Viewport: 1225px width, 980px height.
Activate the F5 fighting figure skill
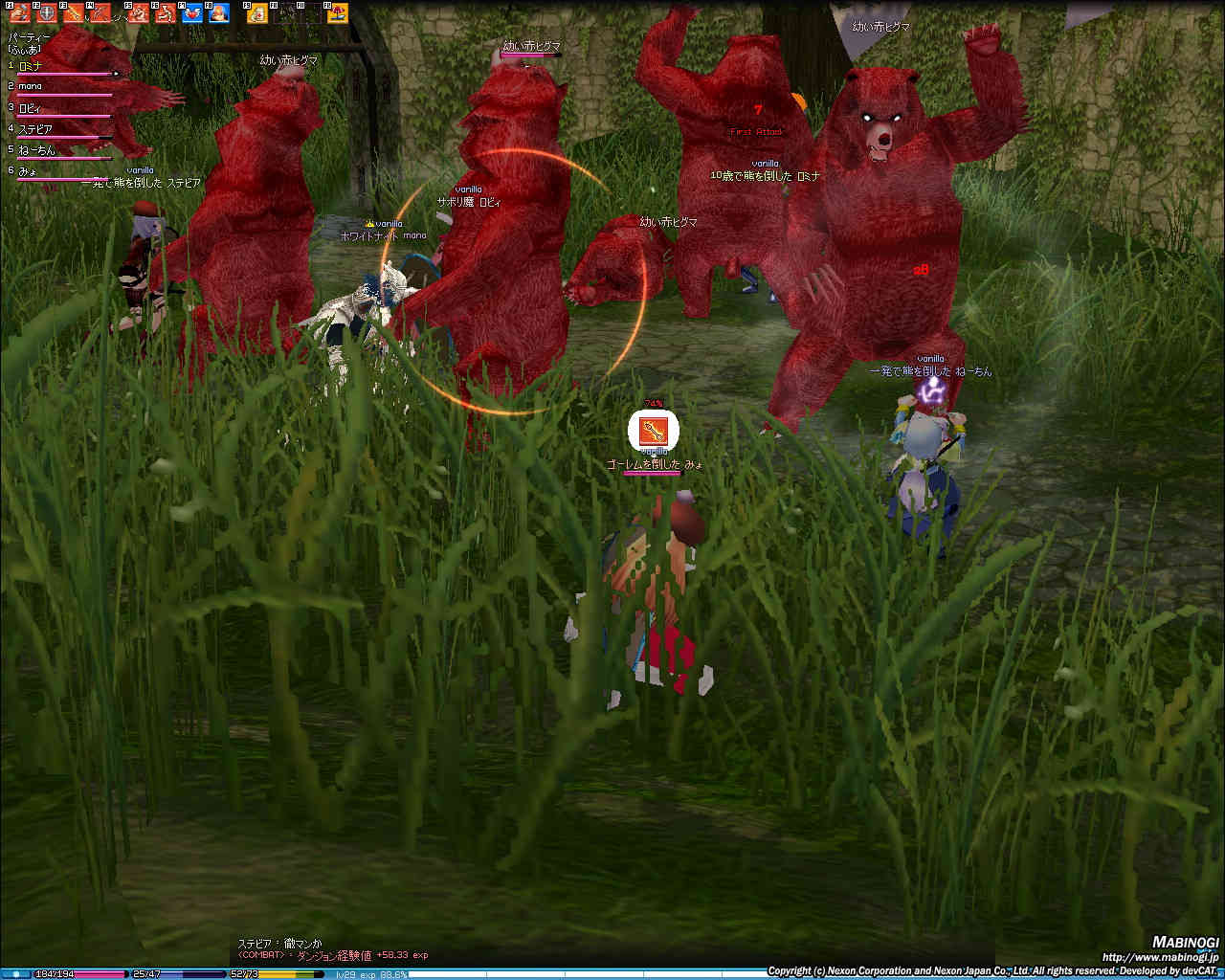pyautogui.click(x=139, y=13)
